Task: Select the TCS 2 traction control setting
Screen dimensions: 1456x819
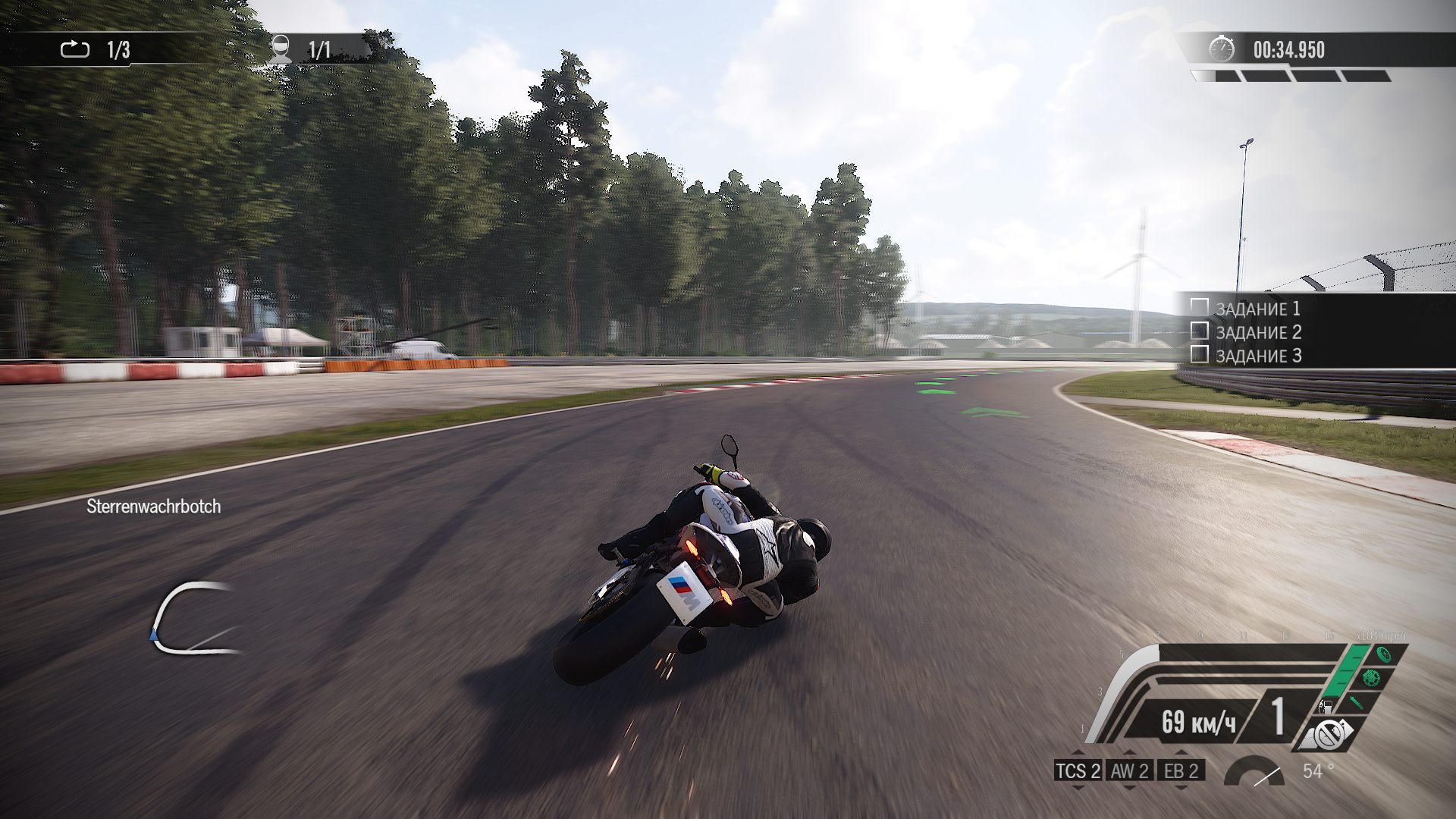Action: pyautogui.click(x=1078, y=771)
